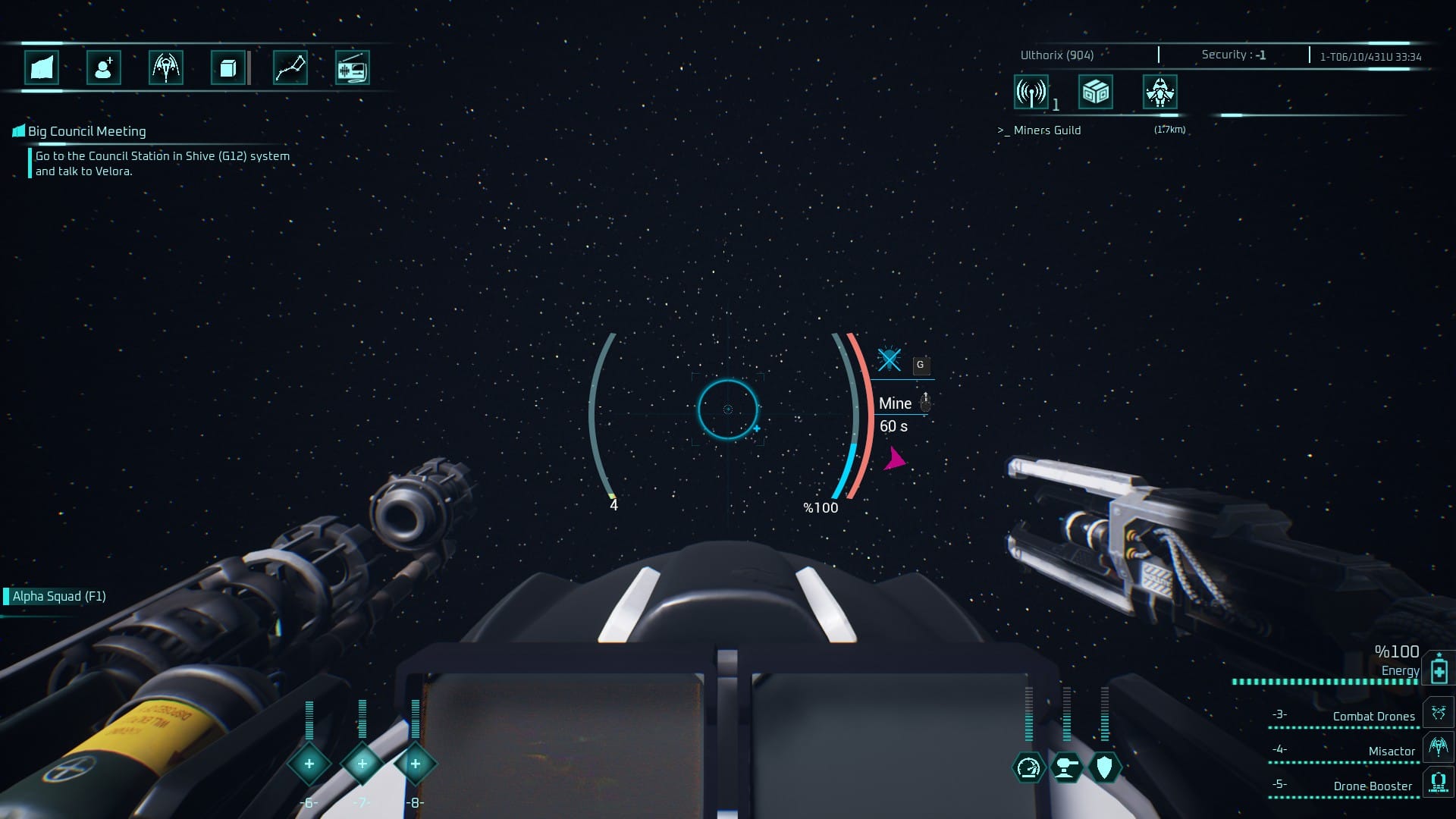Click the shield power icon
The height and width of the screenshot is (819, 1456).
coord(1104,767)
